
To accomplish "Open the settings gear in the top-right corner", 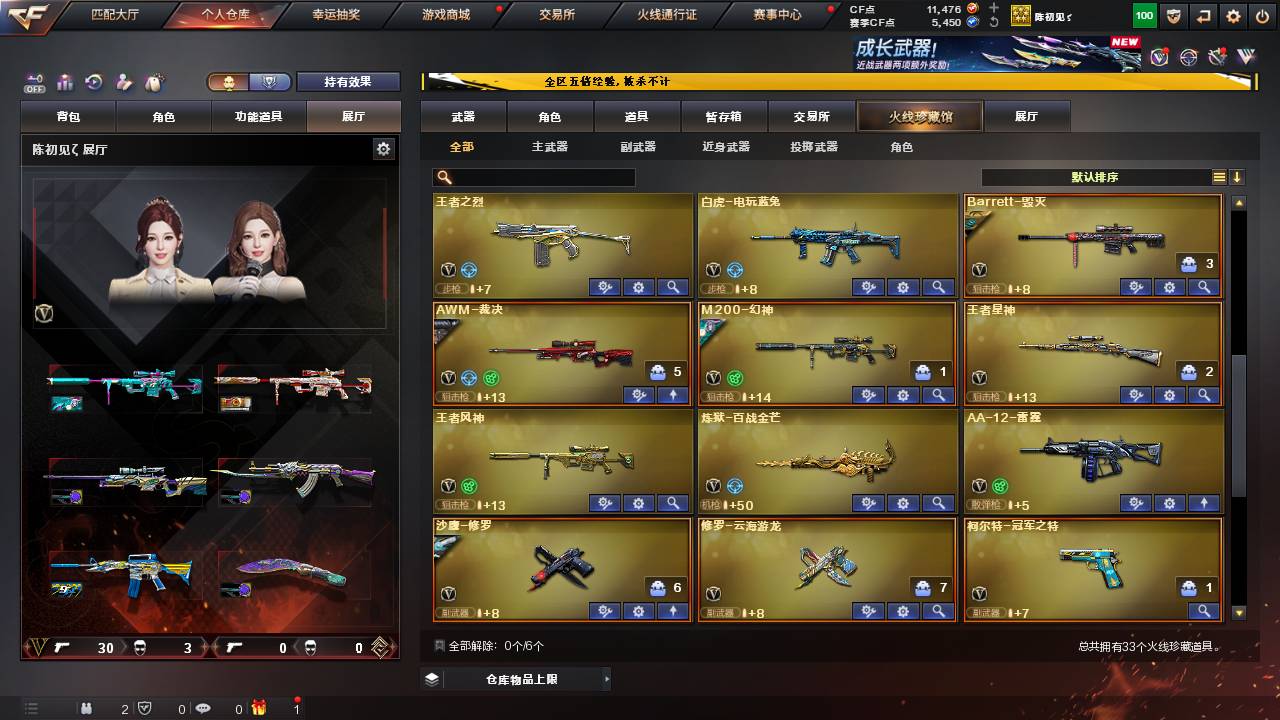I will click(x=1233, y=16).
